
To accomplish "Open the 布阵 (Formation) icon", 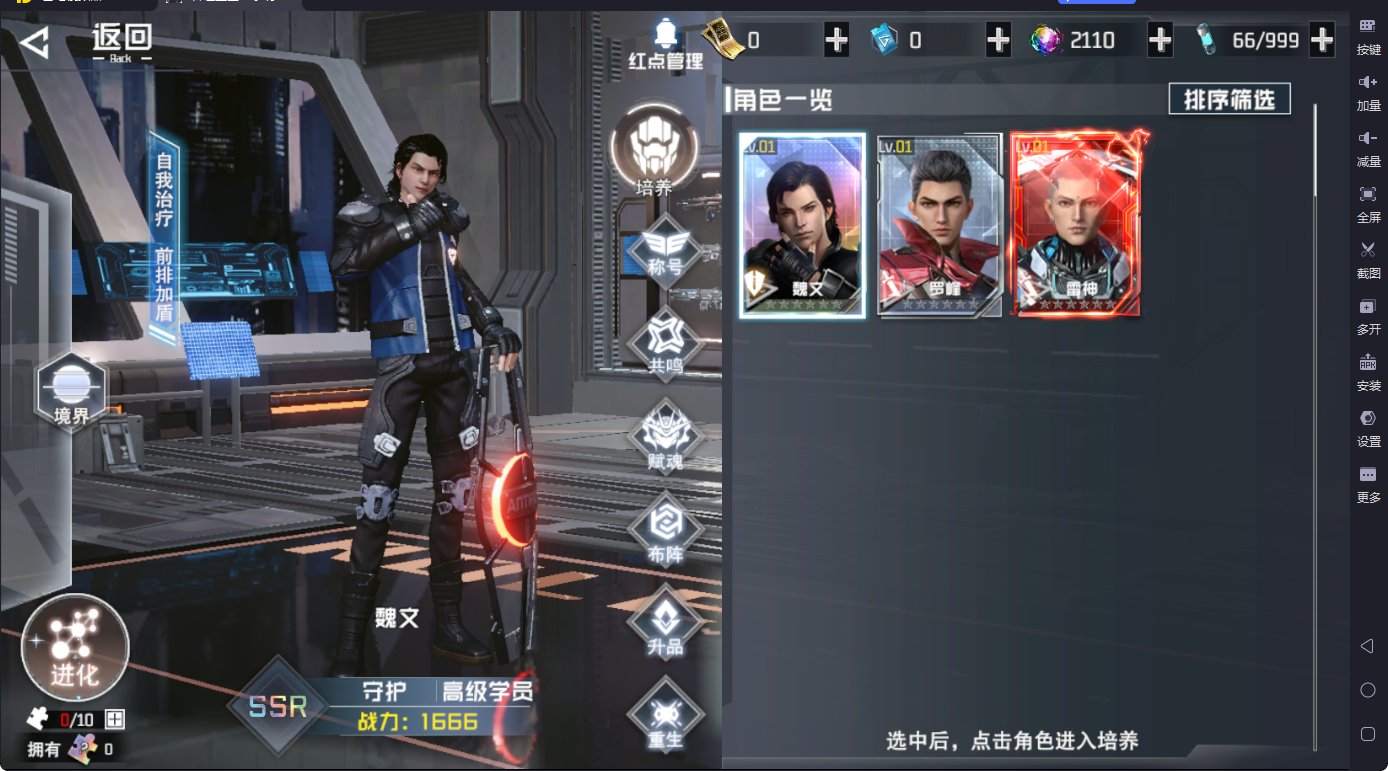I will point(665,527).
